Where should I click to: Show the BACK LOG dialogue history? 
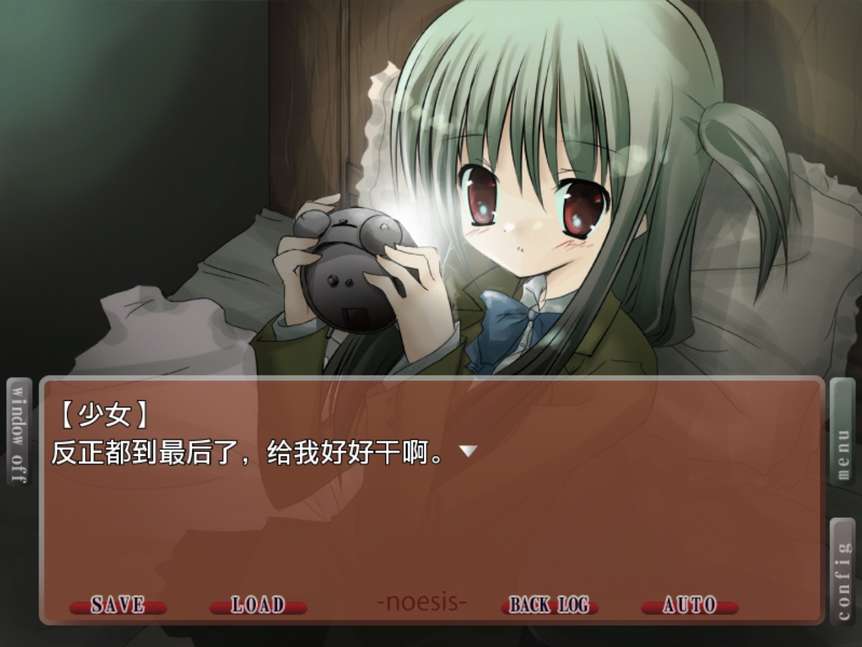549,605
